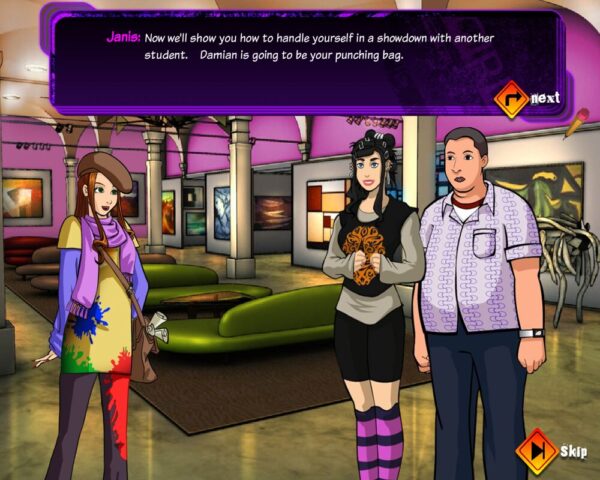Advance dialogue with the next button
The height and width of the screenshot is (480, 600).
pos(512,98)
